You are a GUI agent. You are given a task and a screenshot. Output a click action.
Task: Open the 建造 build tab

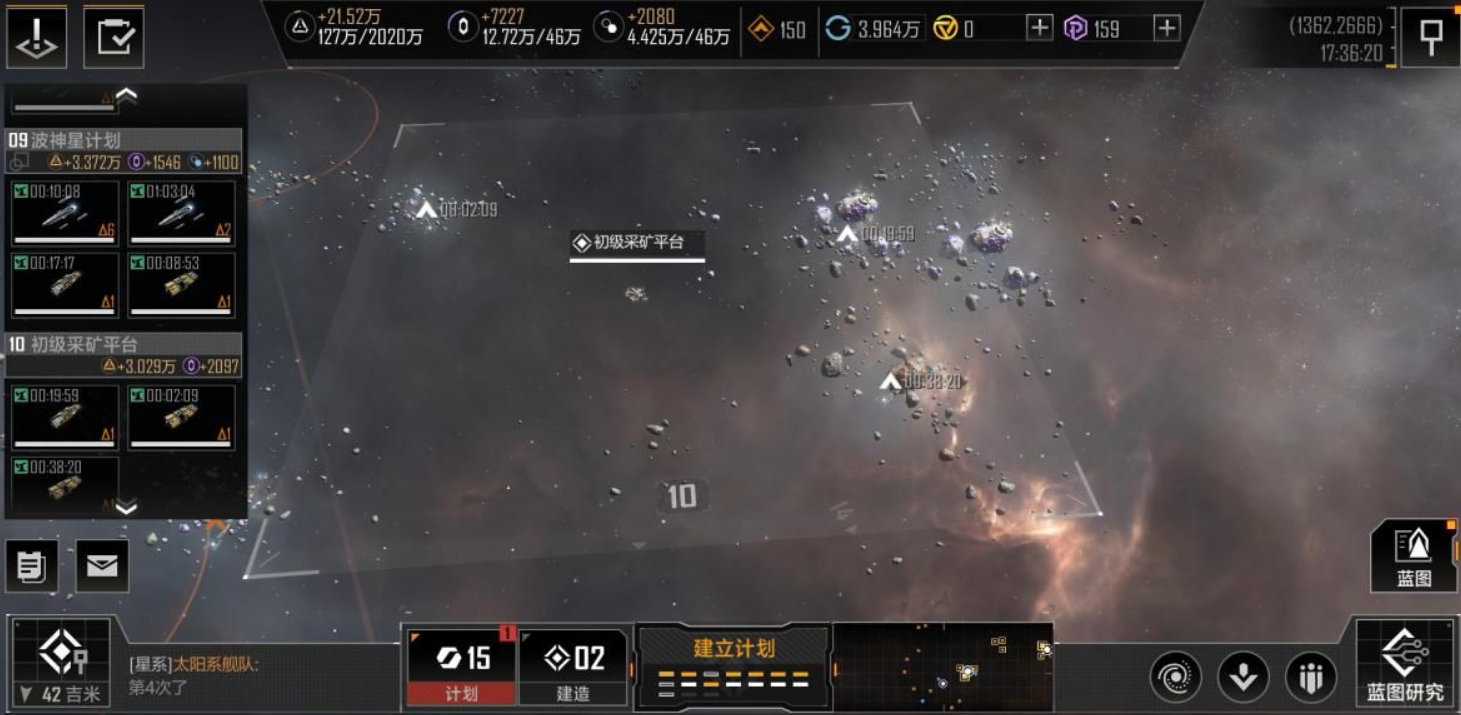pos(573,666)
